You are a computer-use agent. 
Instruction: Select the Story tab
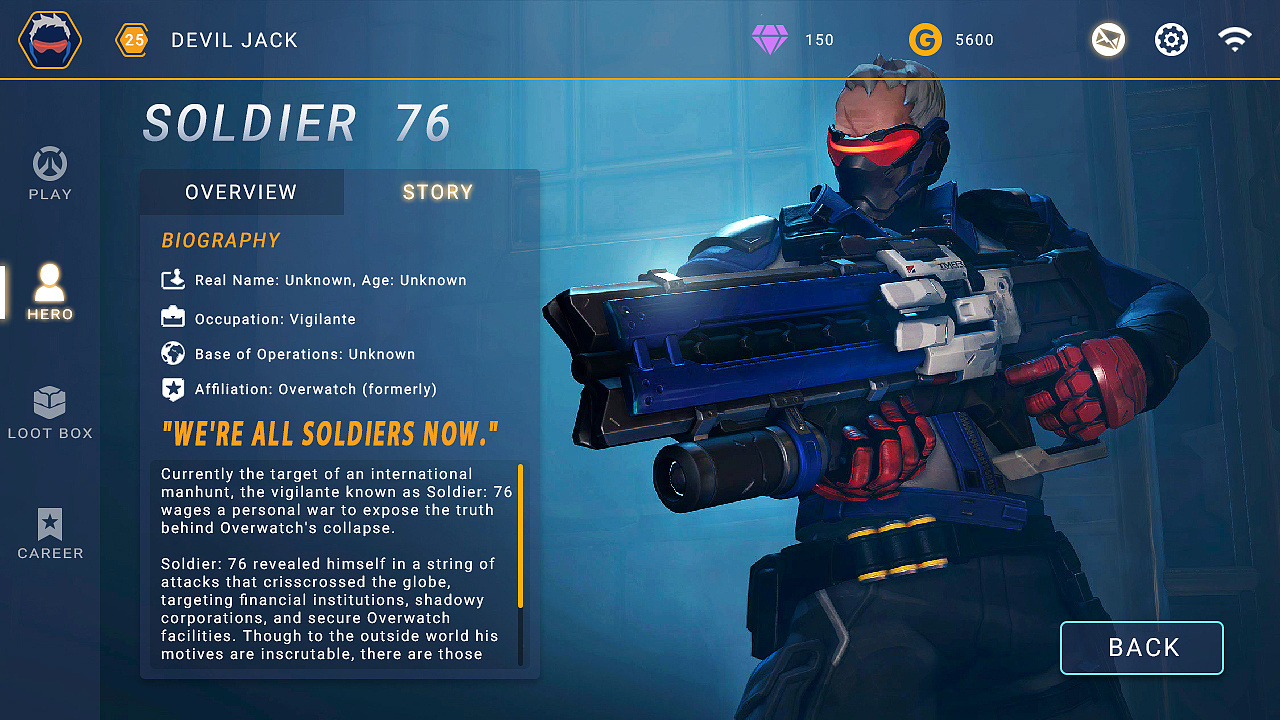(x=438, y=192)
